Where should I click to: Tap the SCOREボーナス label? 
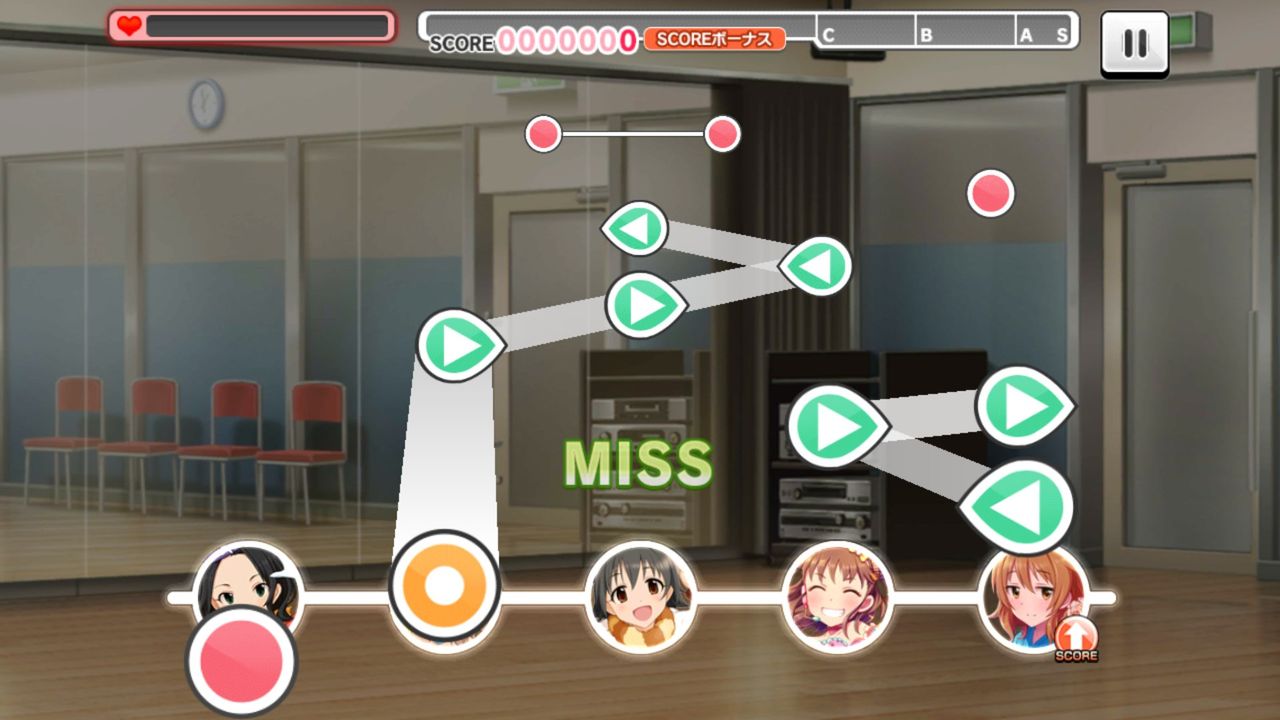714,41
